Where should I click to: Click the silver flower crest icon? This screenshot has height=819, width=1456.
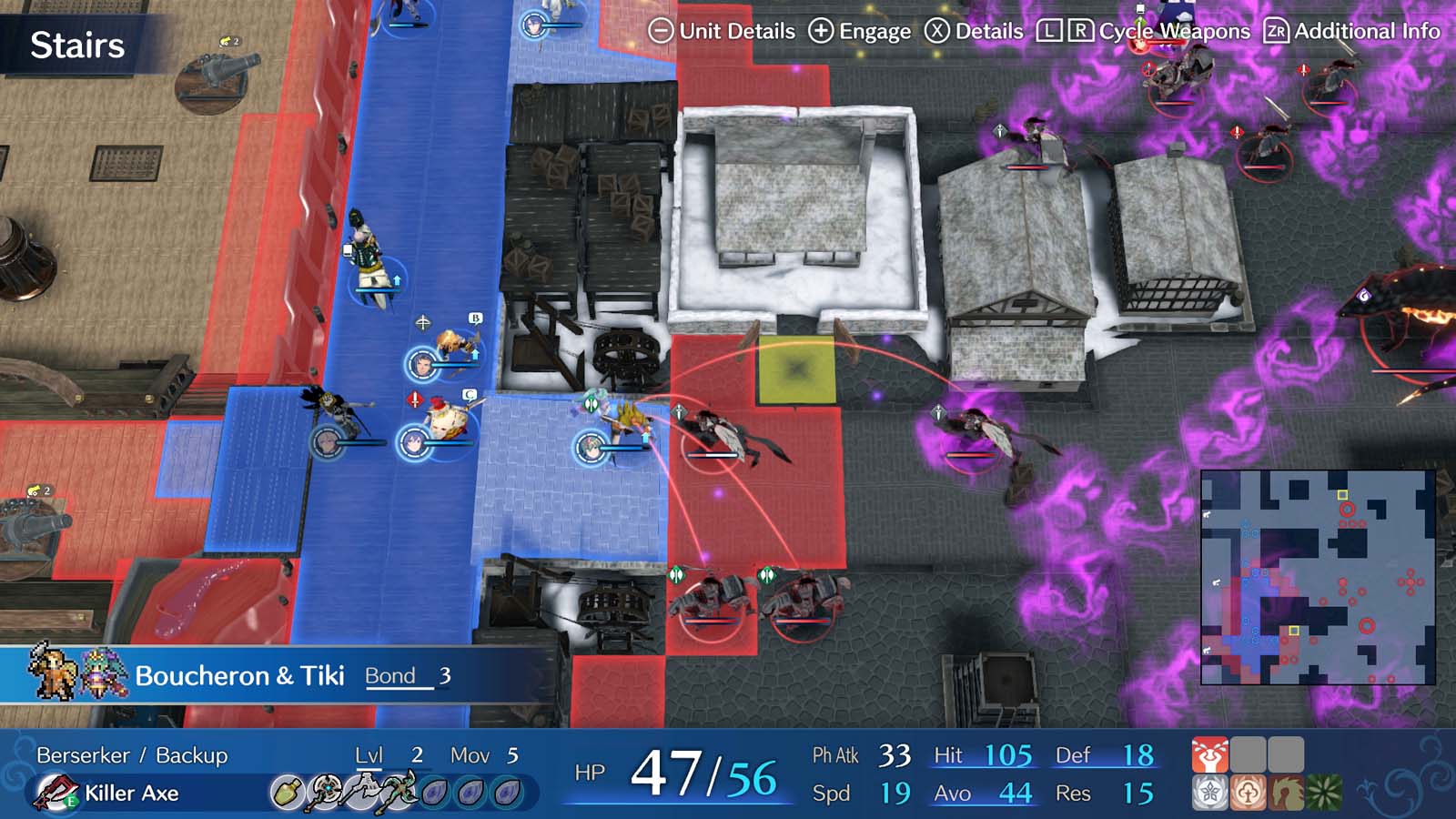click(1208, 791)
